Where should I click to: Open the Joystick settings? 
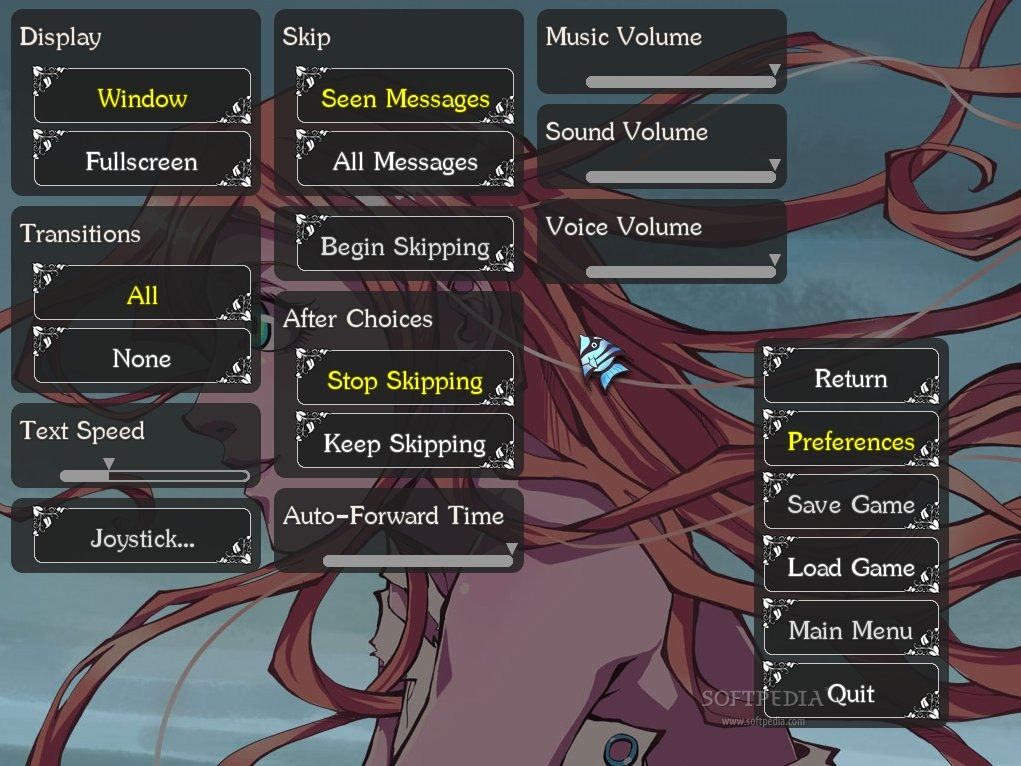click(x=142, y=538)
